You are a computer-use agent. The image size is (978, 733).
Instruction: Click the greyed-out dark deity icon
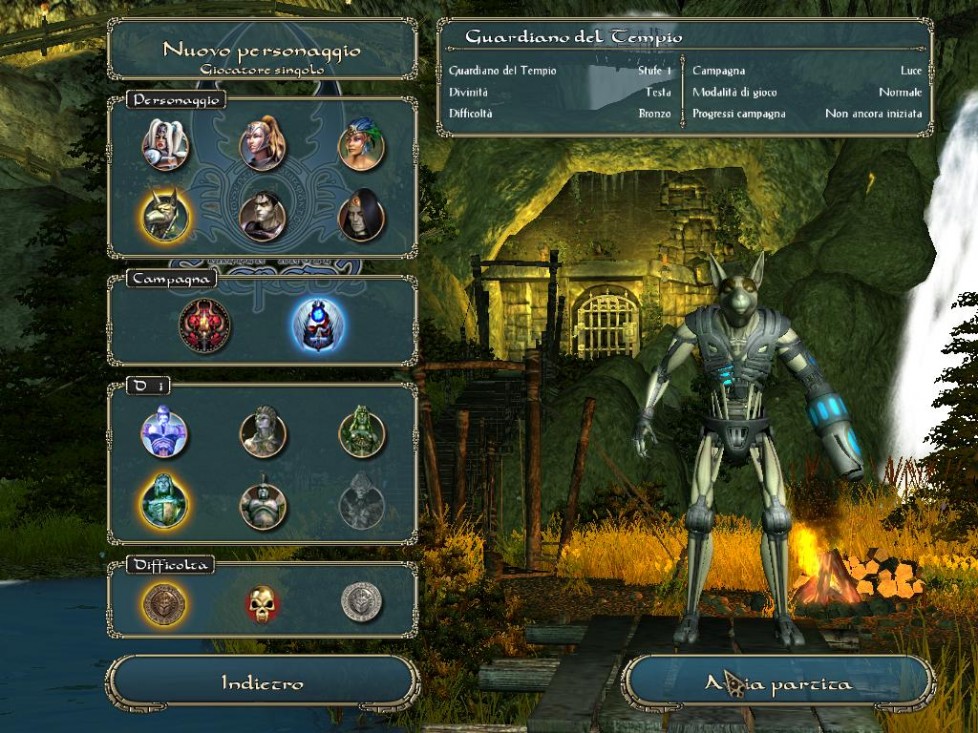click(x=361, y=503)
